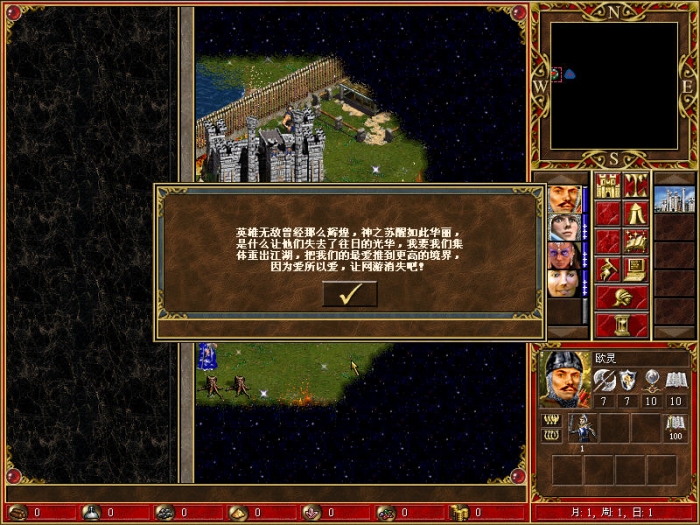700x525 pixels.
Task: Open system options via the computer icon
Action: click(636, 269)
